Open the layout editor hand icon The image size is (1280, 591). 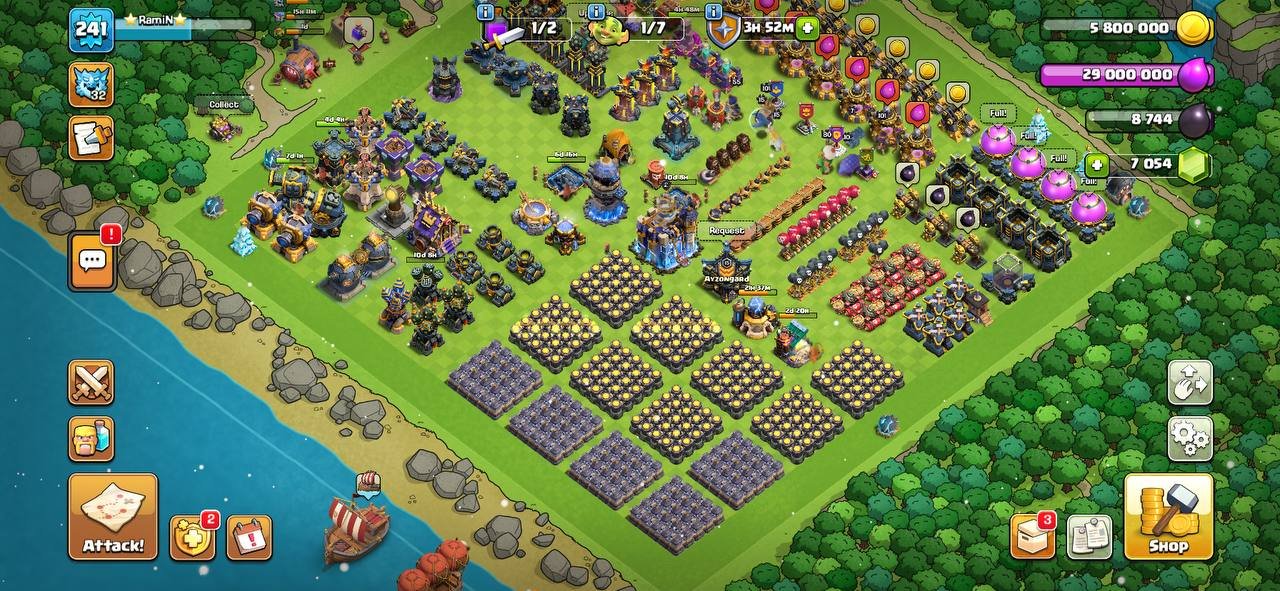pos(1190,381)
